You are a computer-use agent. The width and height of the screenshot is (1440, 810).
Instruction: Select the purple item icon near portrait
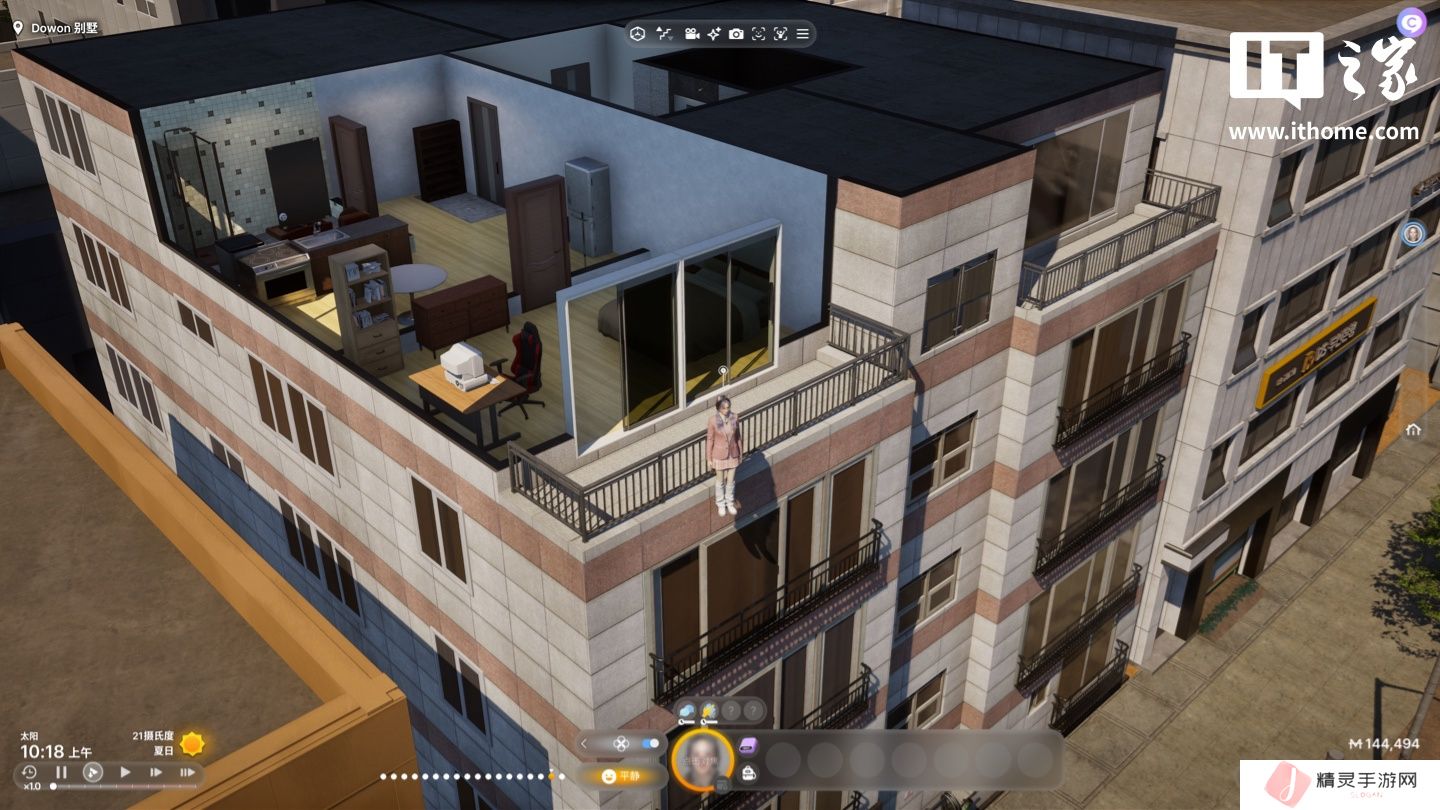tap(748, 745)
